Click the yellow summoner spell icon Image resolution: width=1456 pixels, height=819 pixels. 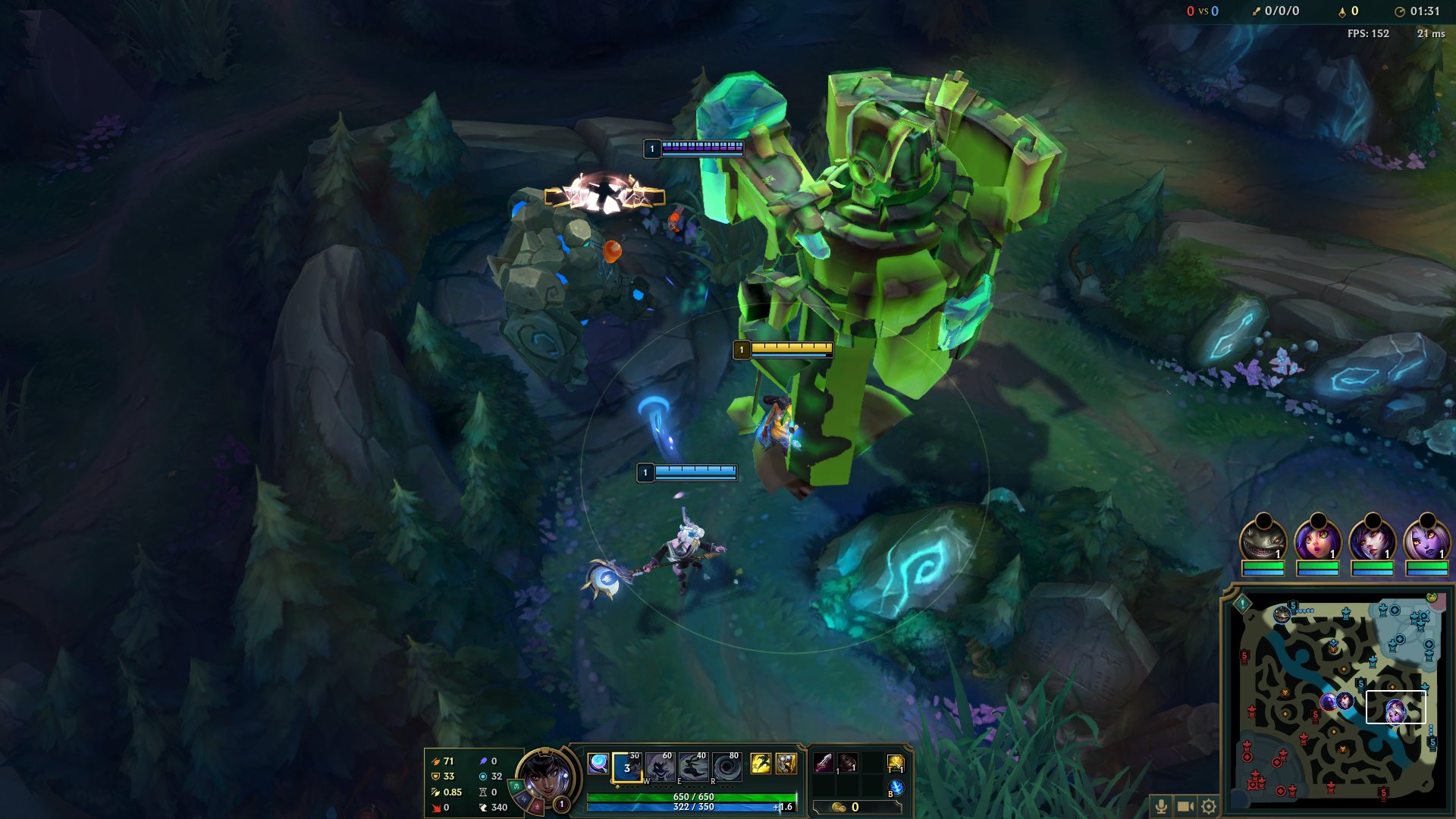761,763
